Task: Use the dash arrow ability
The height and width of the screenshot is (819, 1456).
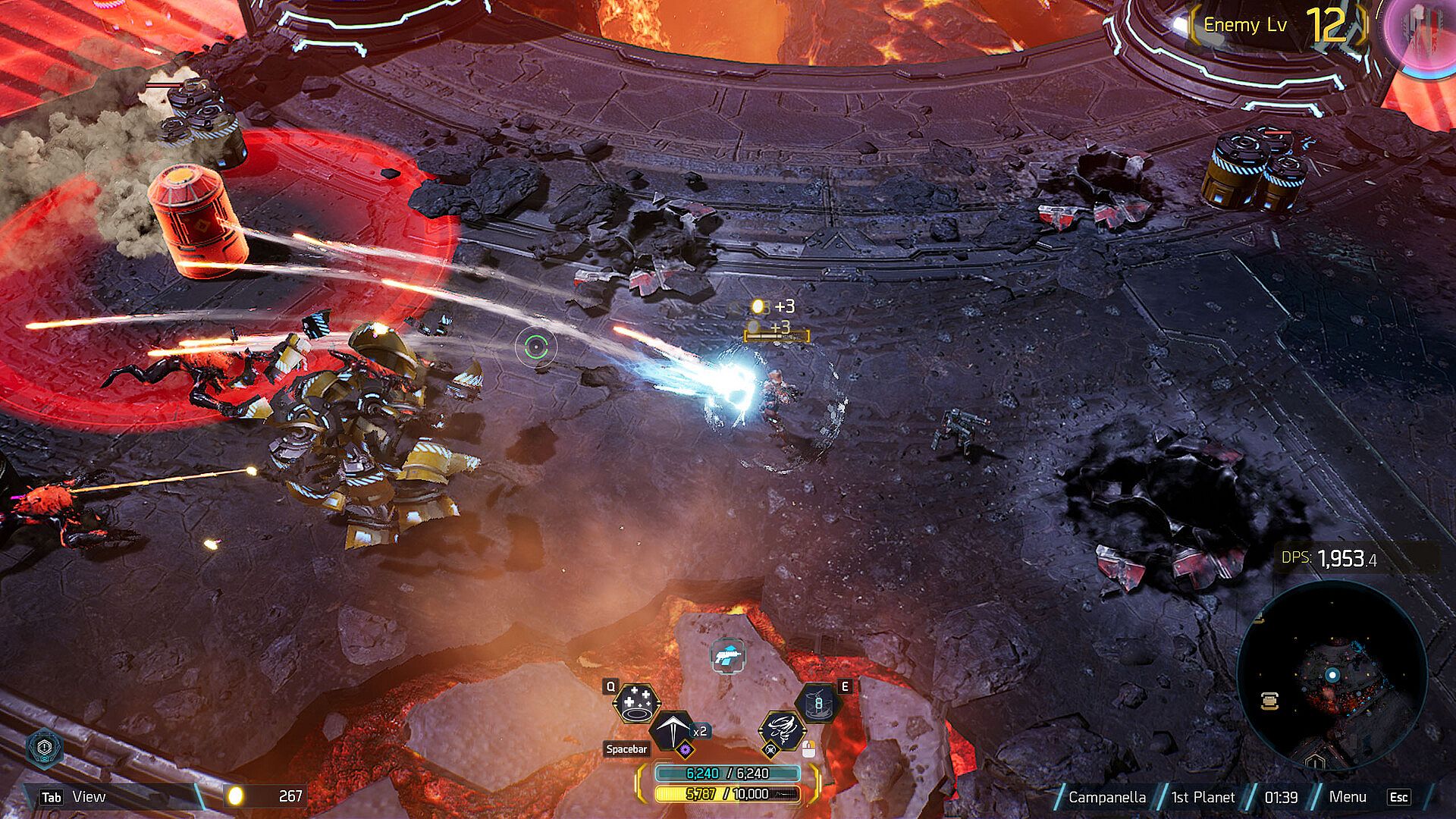Action: pyautogui.click(x=672, y=730)
